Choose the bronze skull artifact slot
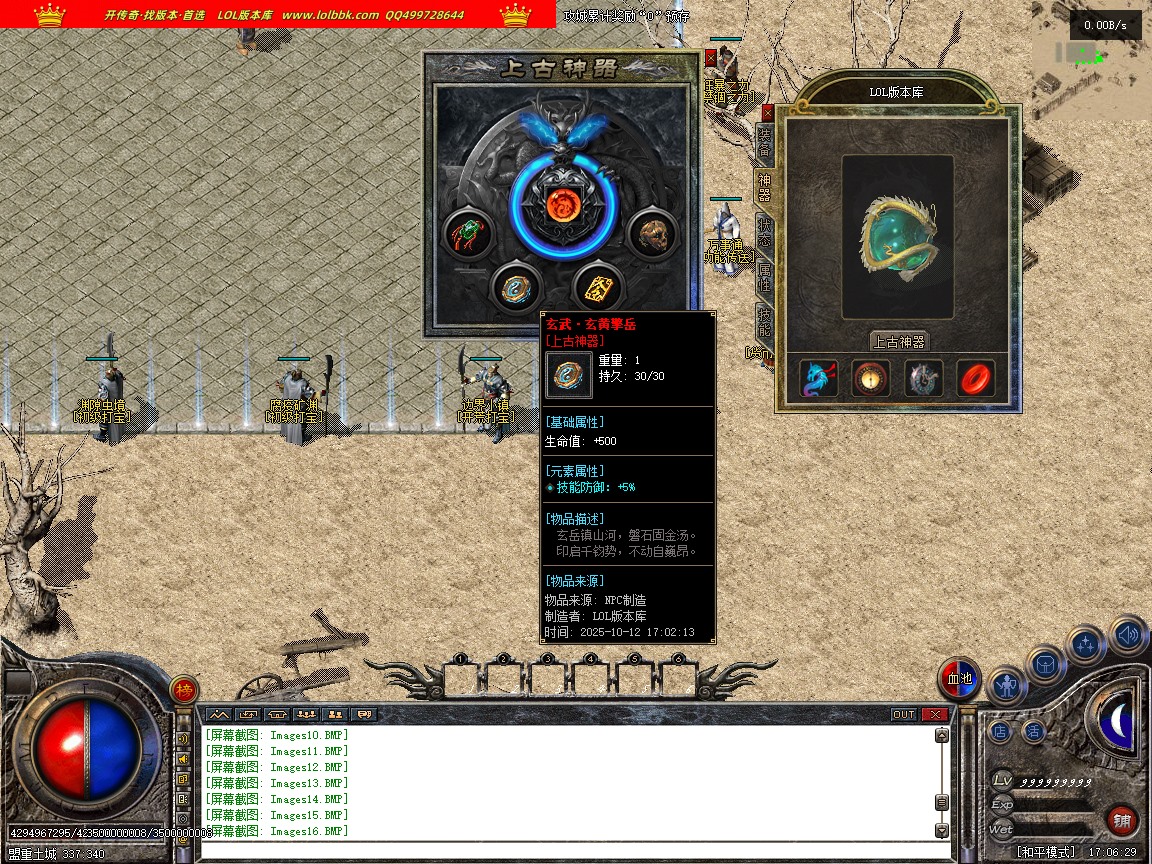 [x=651, y=235]
